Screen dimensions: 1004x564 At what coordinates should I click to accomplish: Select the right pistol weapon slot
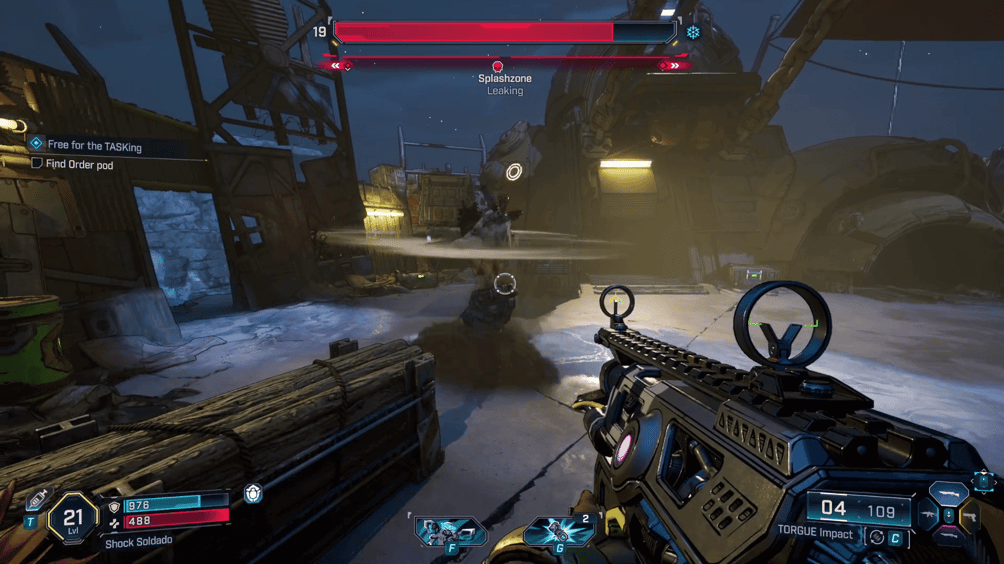(969, 516)
